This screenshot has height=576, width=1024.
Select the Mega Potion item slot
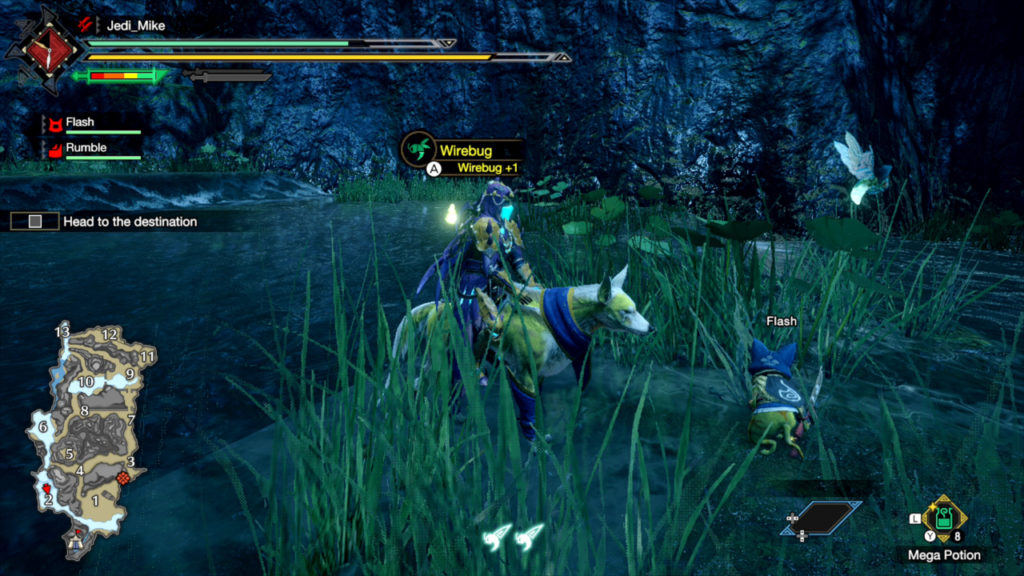943,519
